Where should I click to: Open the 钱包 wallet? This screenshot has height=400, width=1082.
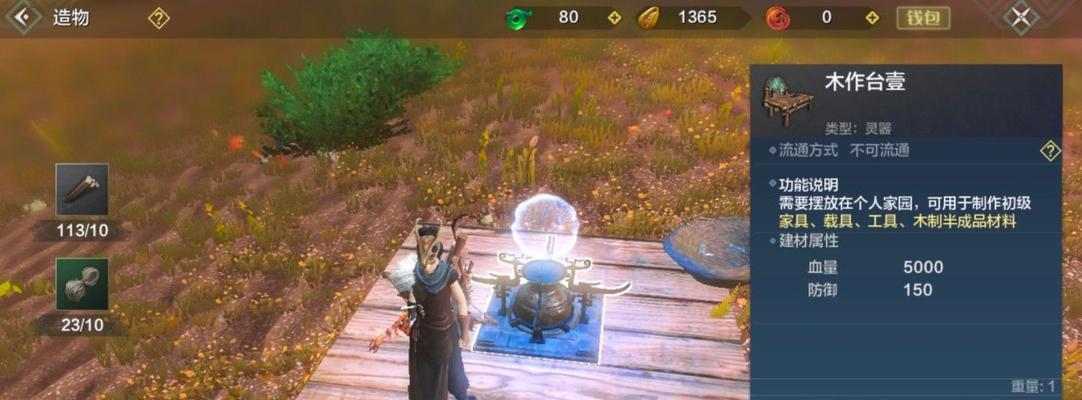tap(922, 18)
